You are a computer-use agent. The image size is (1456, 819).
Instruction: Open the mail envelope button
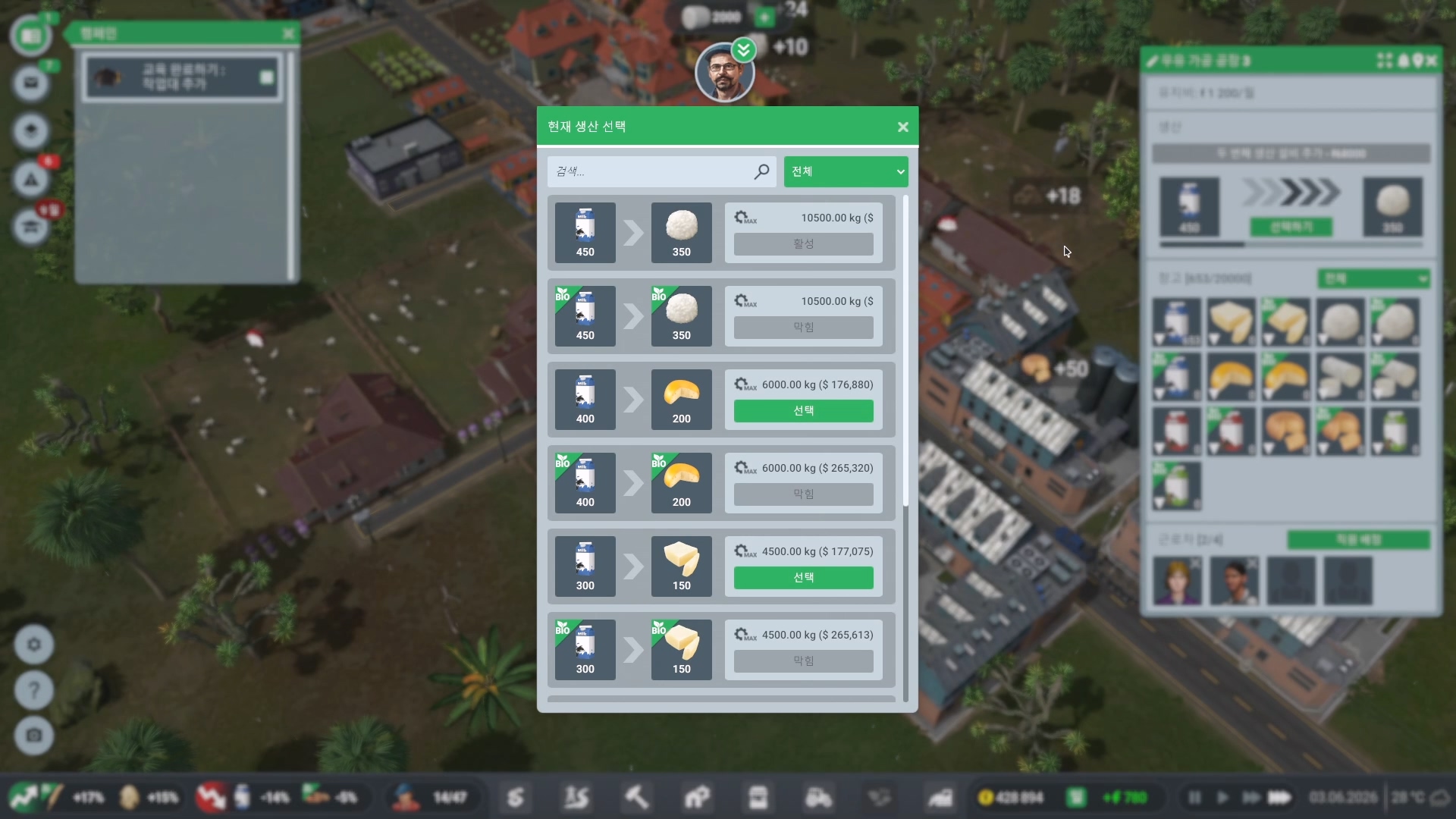(31, 82)
